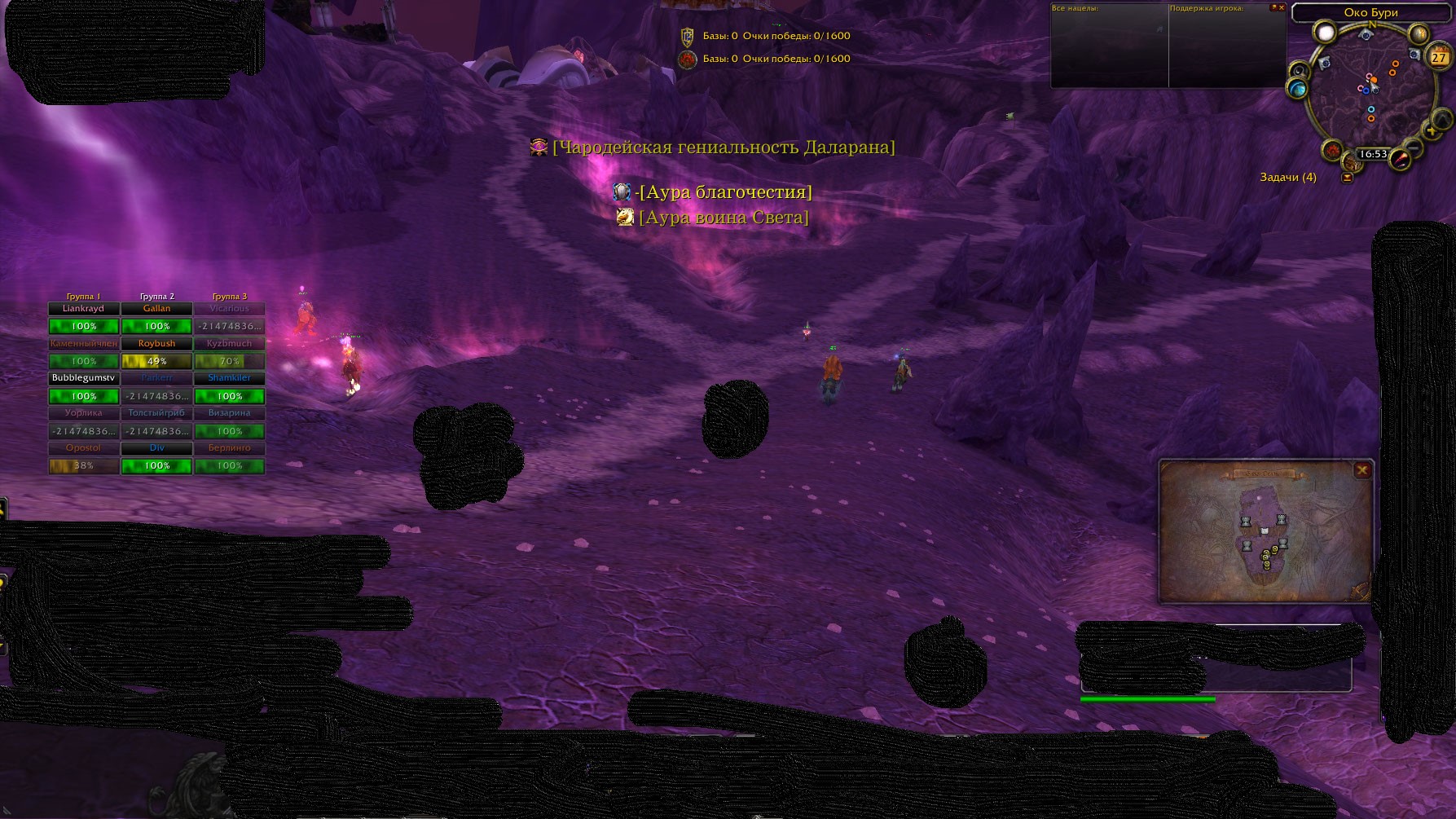This screenshot has height=819, width=1456.
Task: Open the world globe button by the minimap
Action: coord(1296,88)
